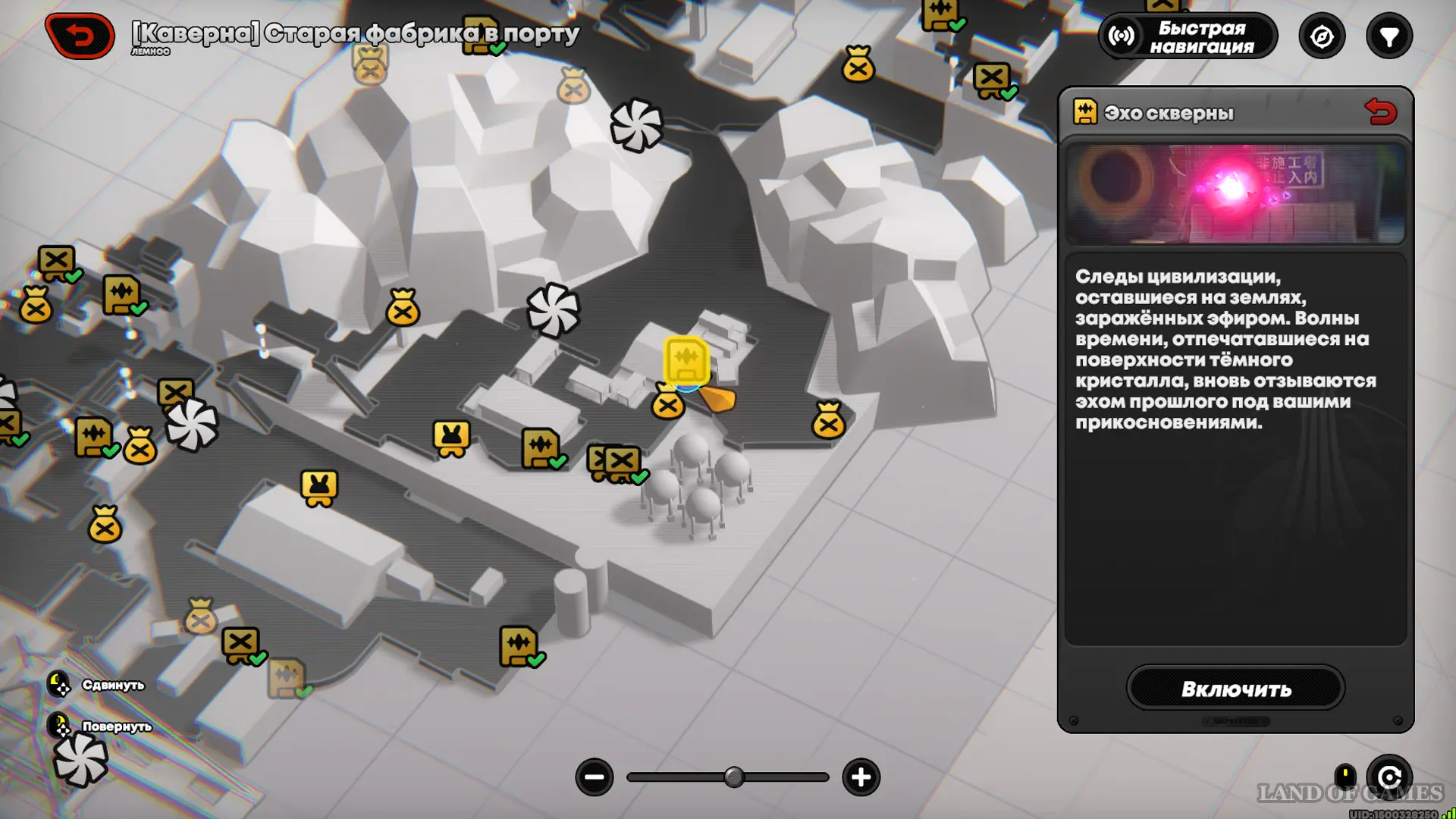Click the compass recenter button
The height and width of the screenshot is (819, 1456).
click(x=1322, y=36)
